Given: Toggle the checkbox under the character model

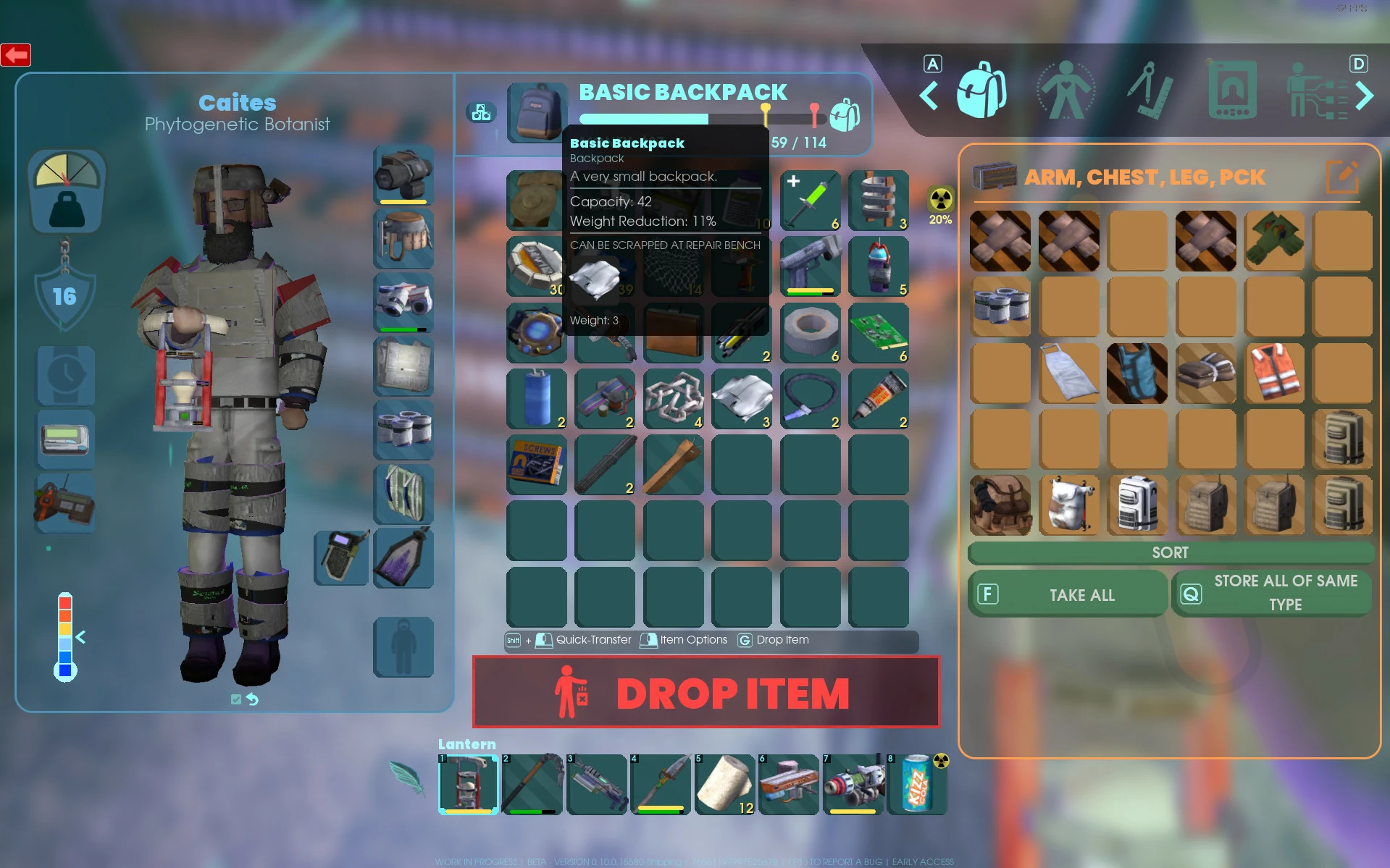Looking at the screenshot, I should click(235, 699).
